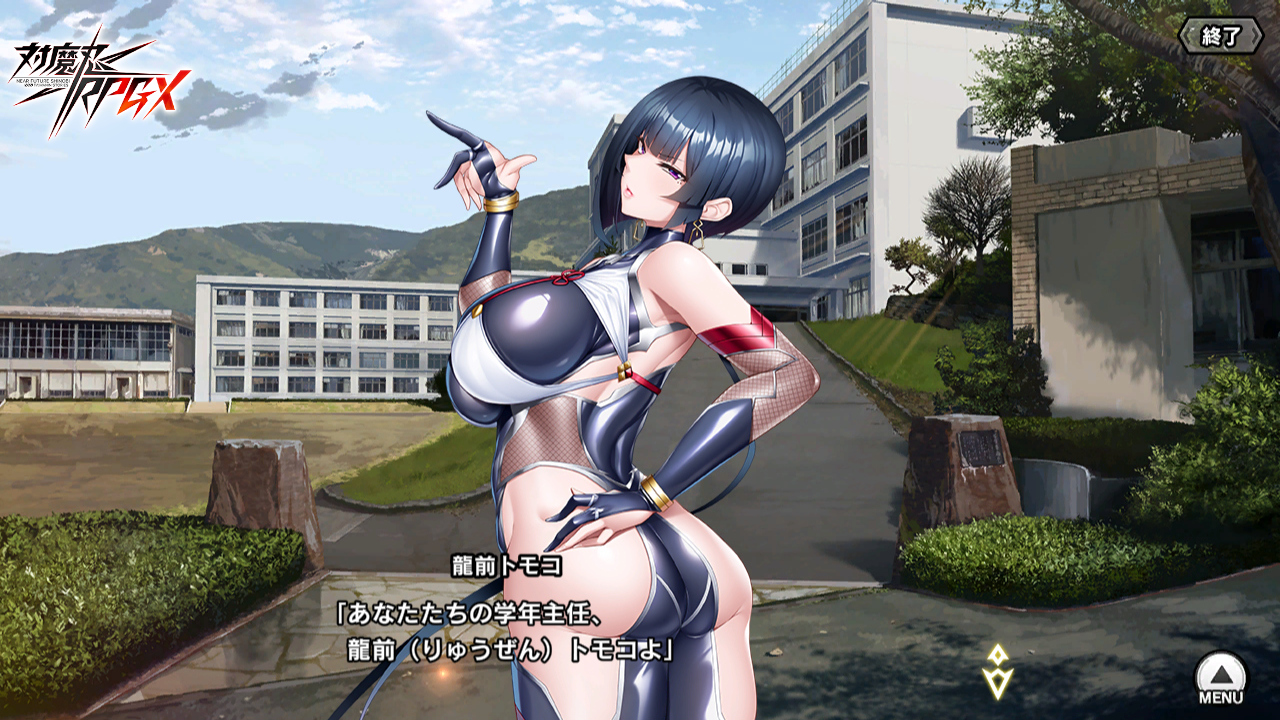Click the 終了 button to end the scene
Screen dimensions: 1280x720
1219,37
